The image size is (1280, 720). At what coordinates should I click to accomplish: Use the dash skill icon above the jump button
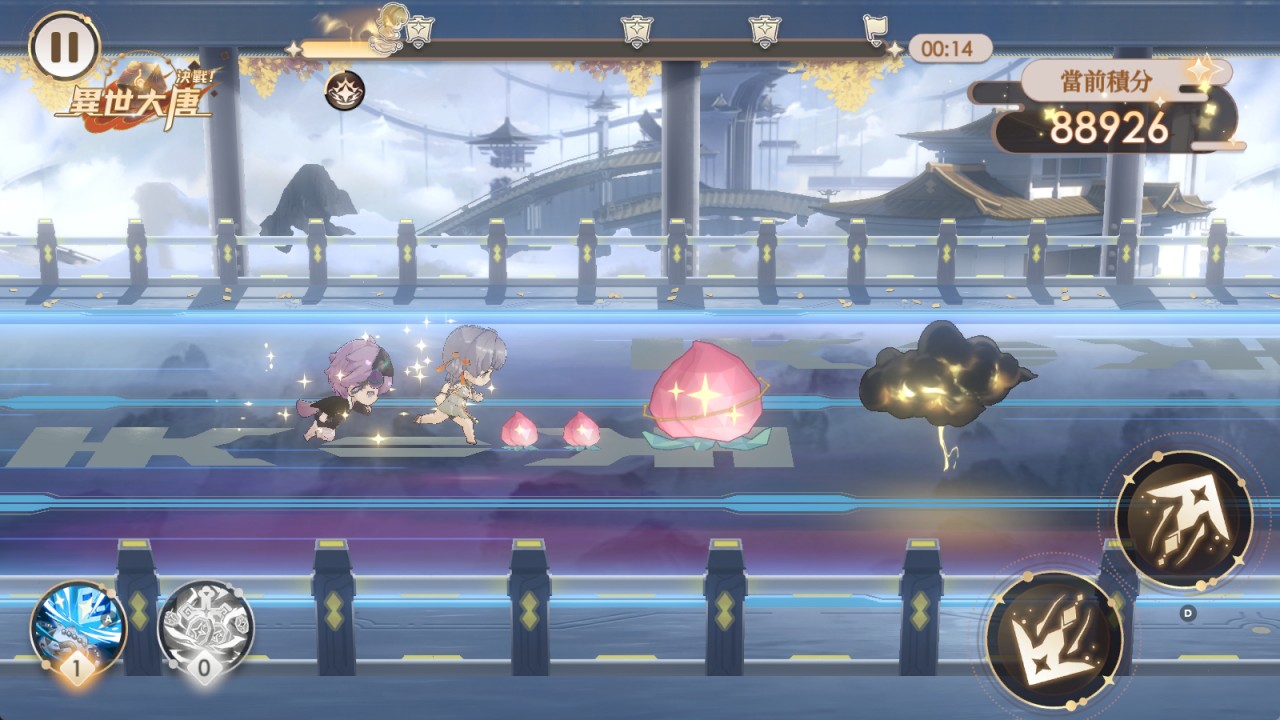(1185, 518)
